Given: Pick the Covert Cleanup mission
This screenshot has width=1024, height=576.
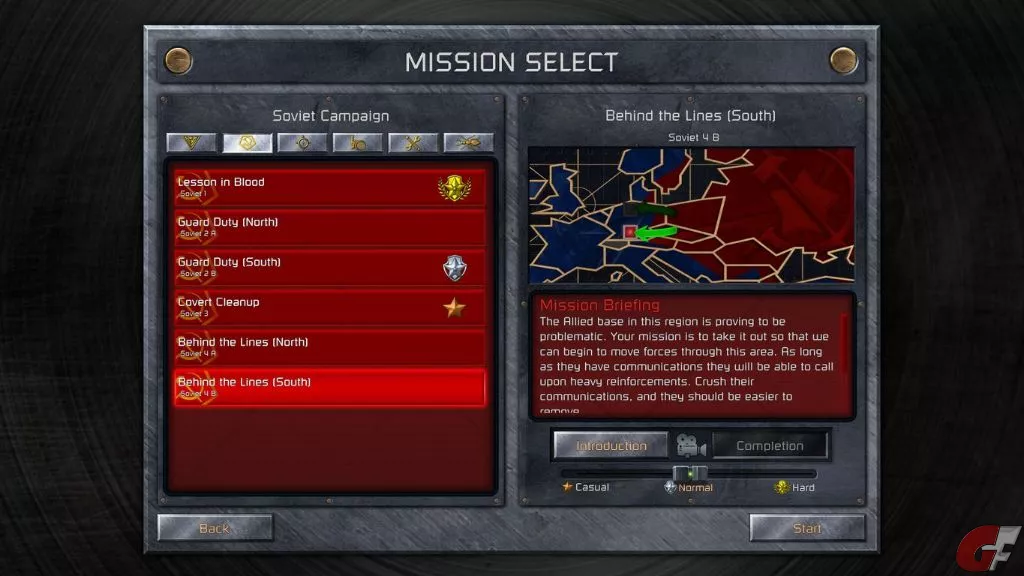Looking at the screenshot, I should [330, 307].
